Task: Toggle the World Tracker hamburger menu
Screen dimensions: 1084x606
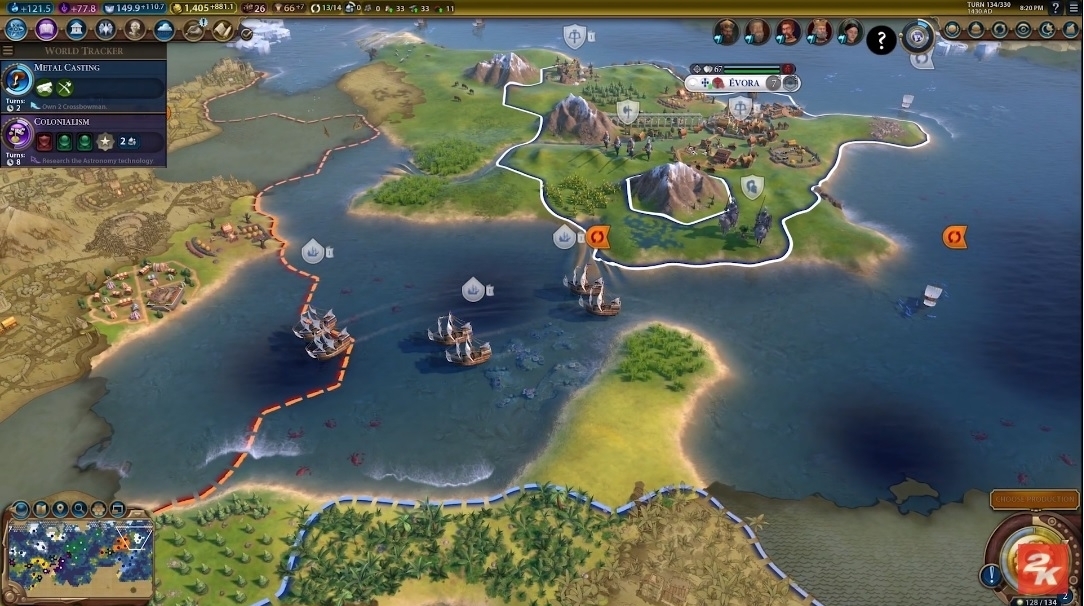Action: tap(8, 50)
